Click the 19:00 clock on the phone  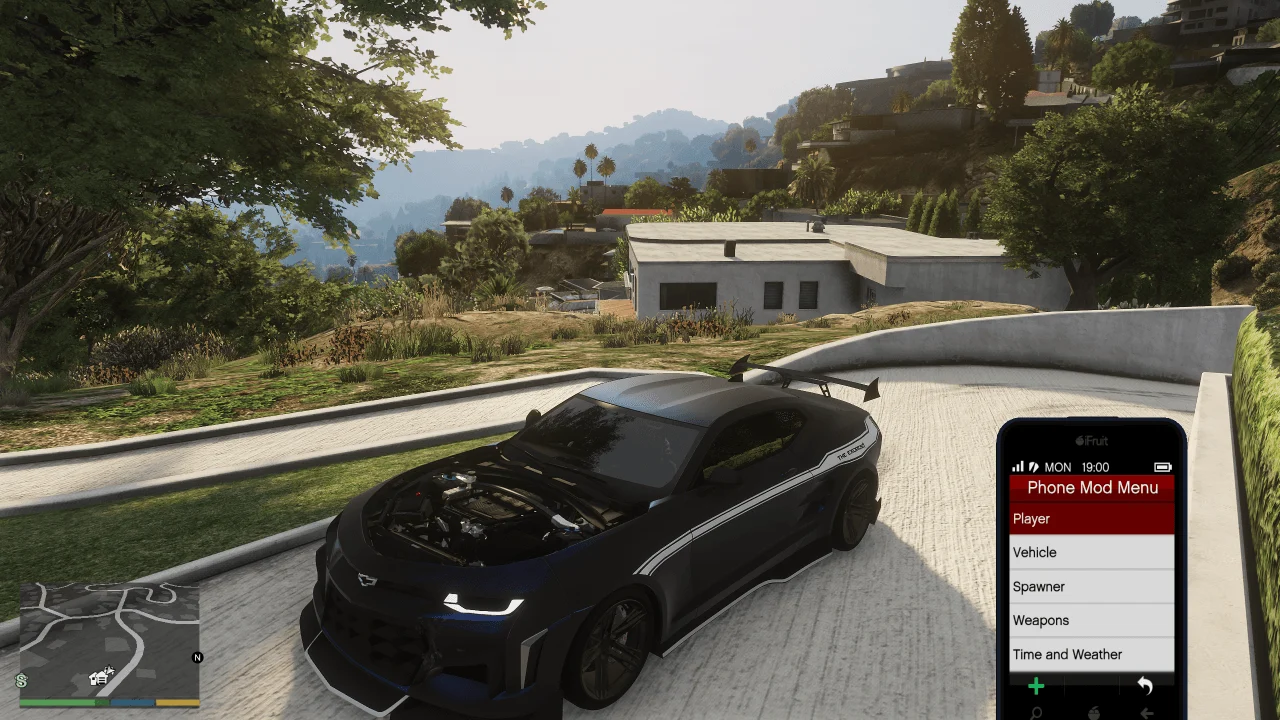(1096, 466)
